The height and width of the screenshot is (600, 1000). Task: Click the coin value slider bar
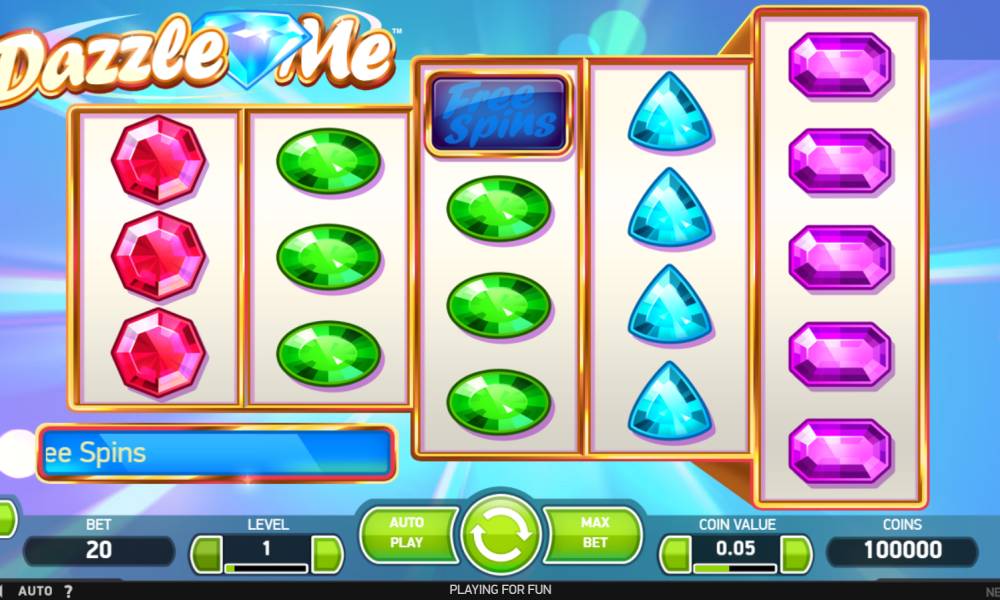click(735, 568)
